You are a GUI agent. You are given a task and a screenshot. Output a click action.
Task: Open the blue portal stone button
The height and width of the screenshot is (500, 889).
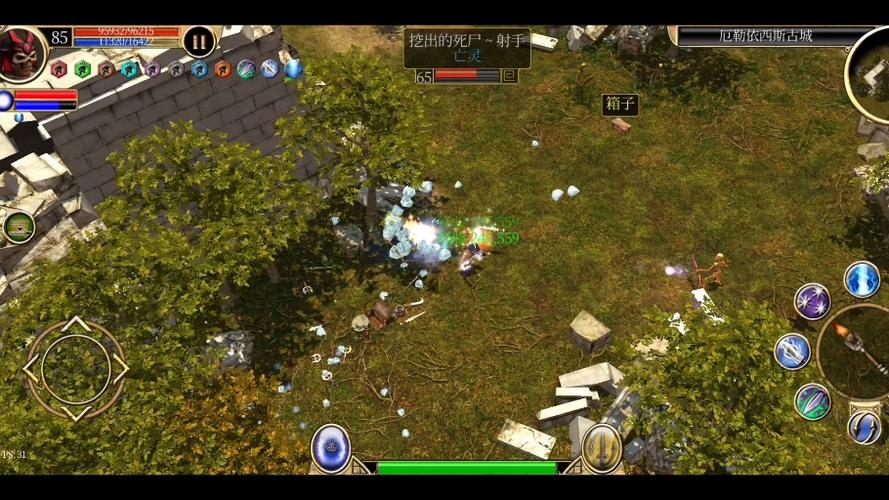[330, 447]
